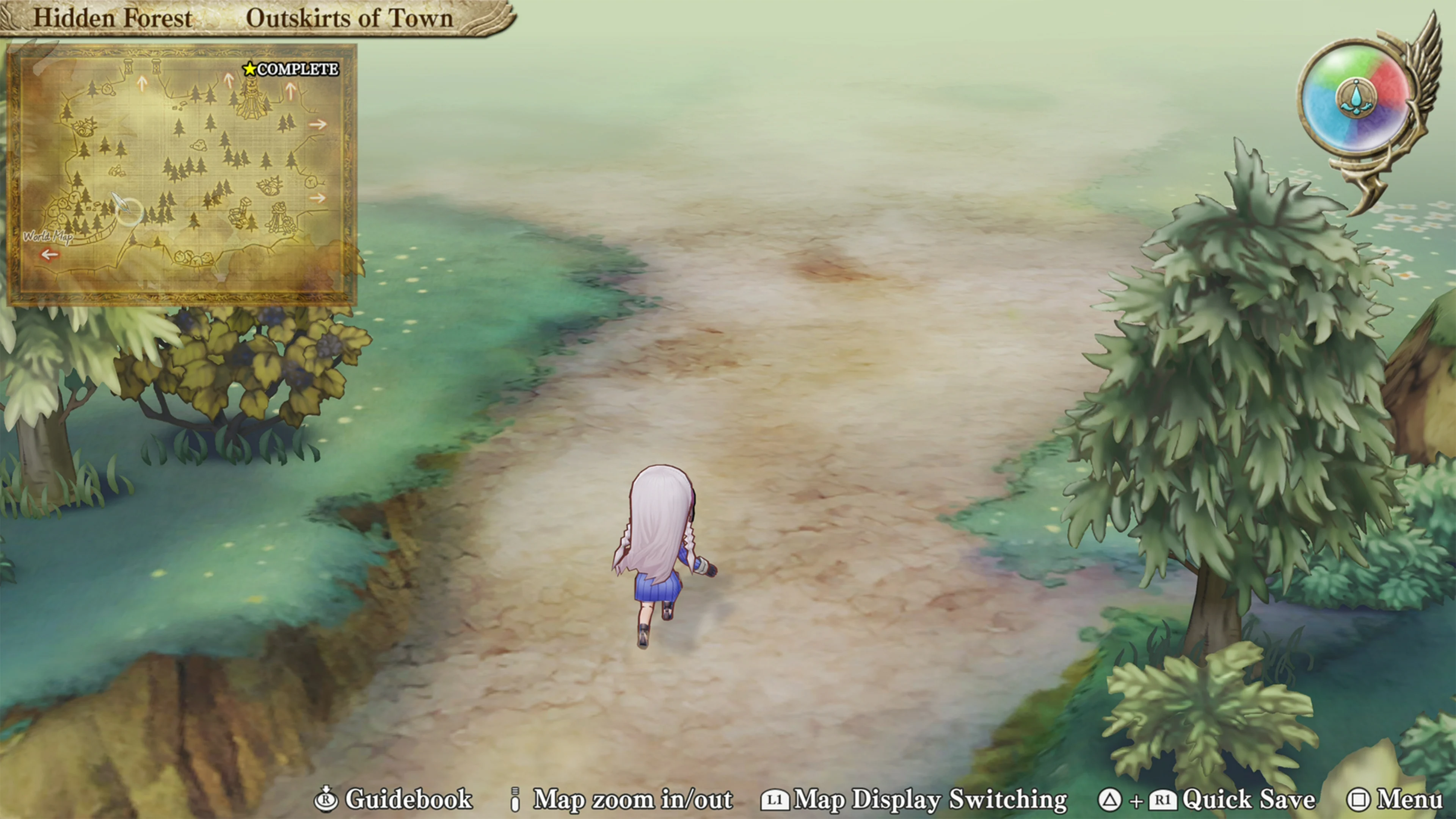
Task: Select the R3 Guidebook stick icon
Action: coord(326,800)
